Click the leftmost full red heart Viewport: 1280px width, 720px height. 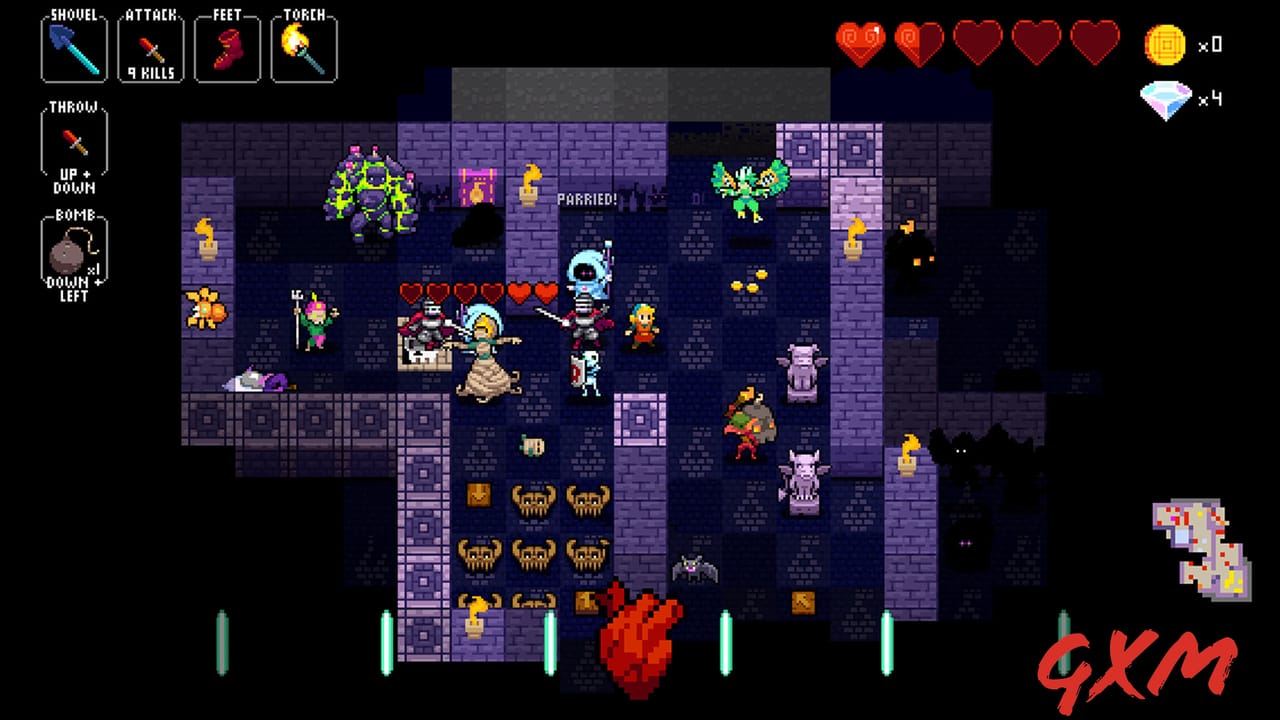862,40
